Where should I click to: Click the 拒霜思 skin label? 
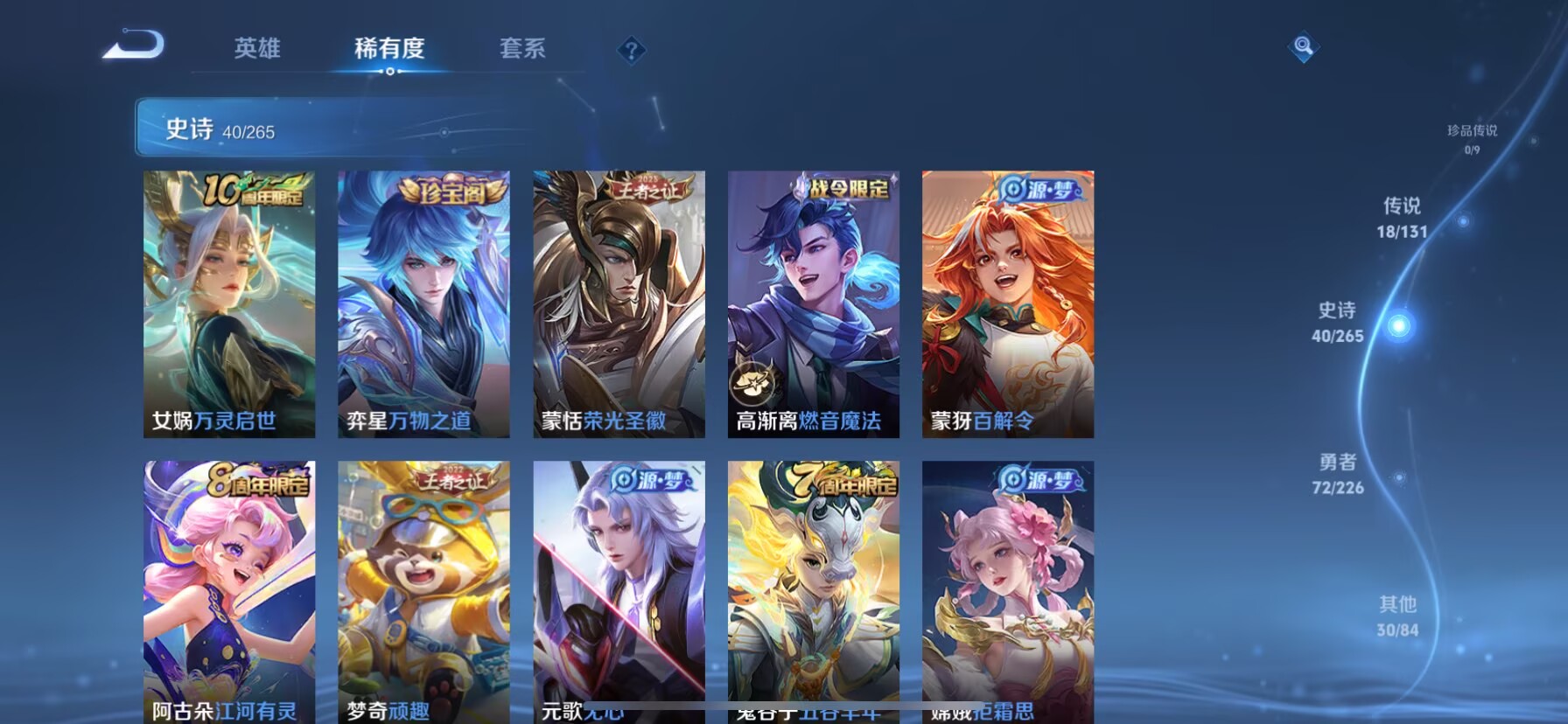pos(1003,713)
